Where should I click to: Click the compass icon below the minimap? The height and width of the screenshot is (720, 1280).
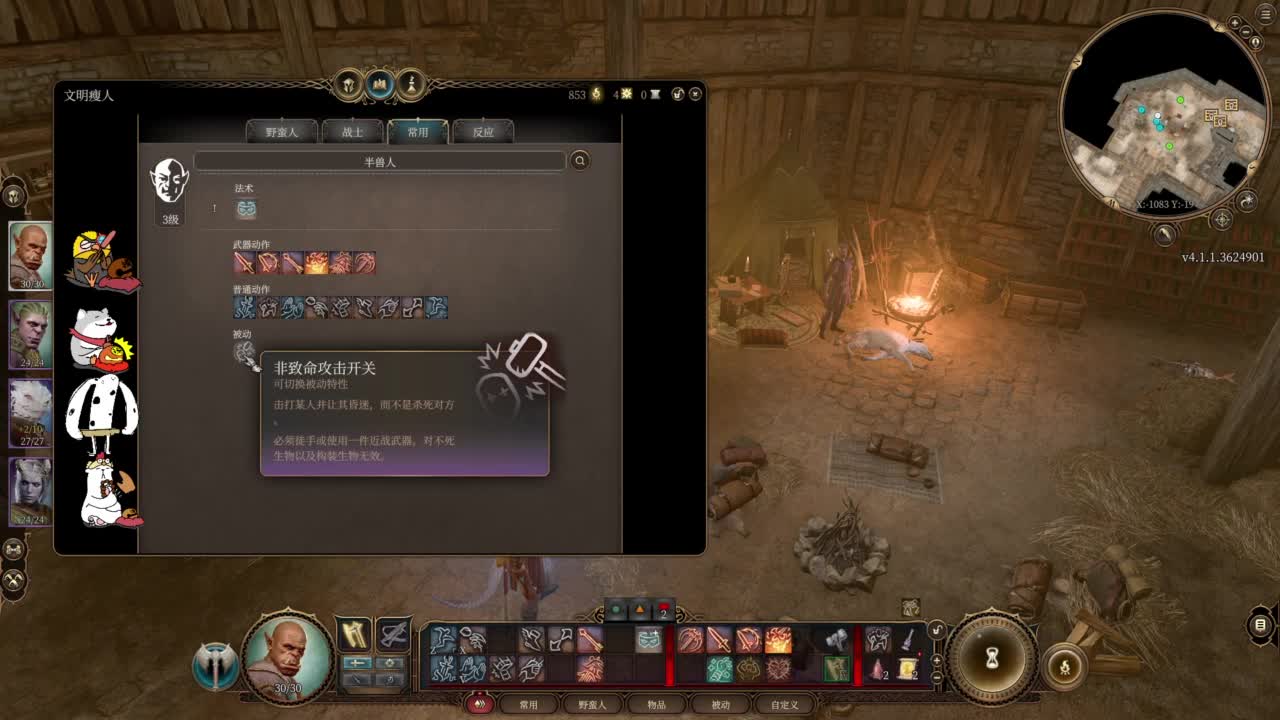pos(1222,217)
